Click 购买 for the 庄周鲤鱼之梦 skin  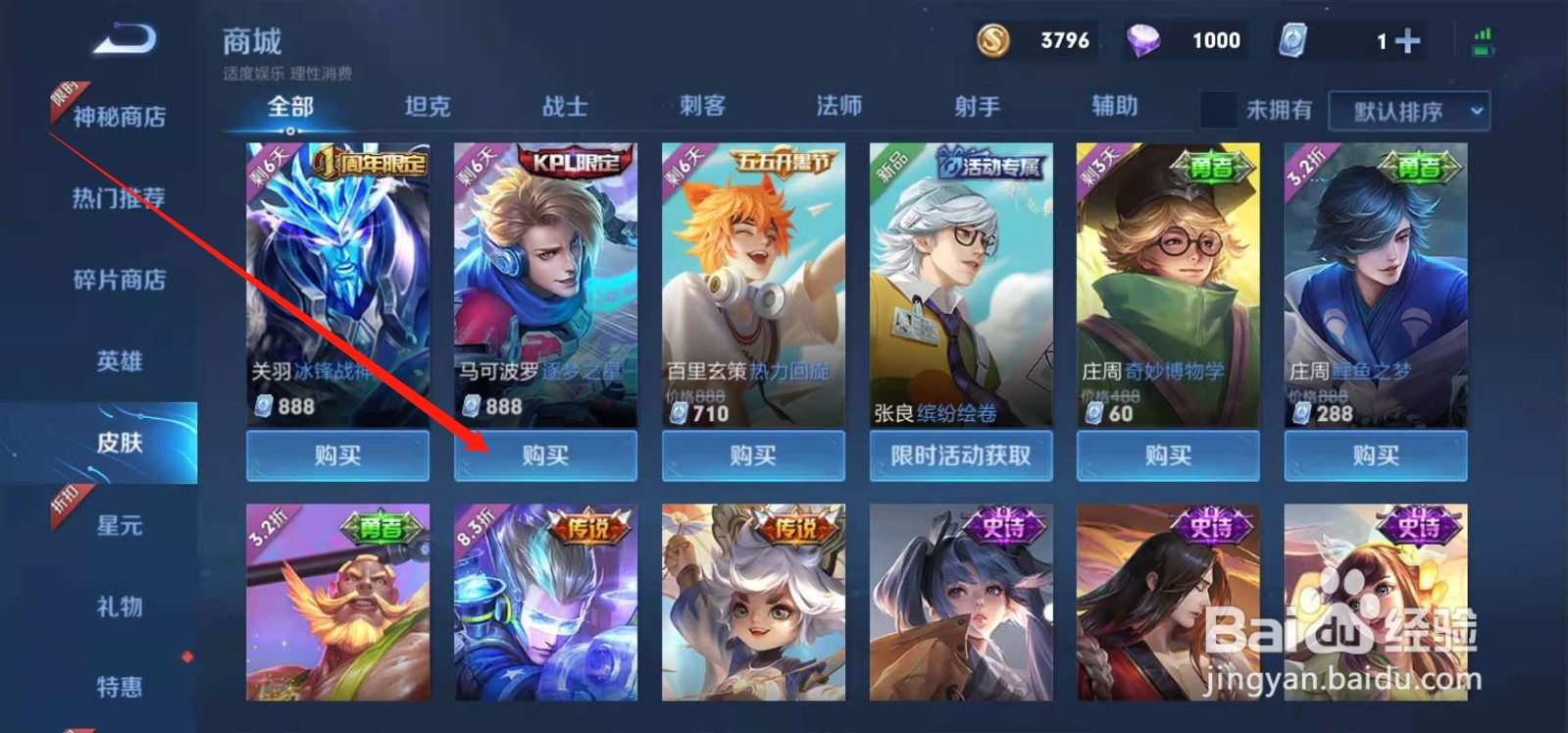pyautogui.click(x=1375, y=455)
